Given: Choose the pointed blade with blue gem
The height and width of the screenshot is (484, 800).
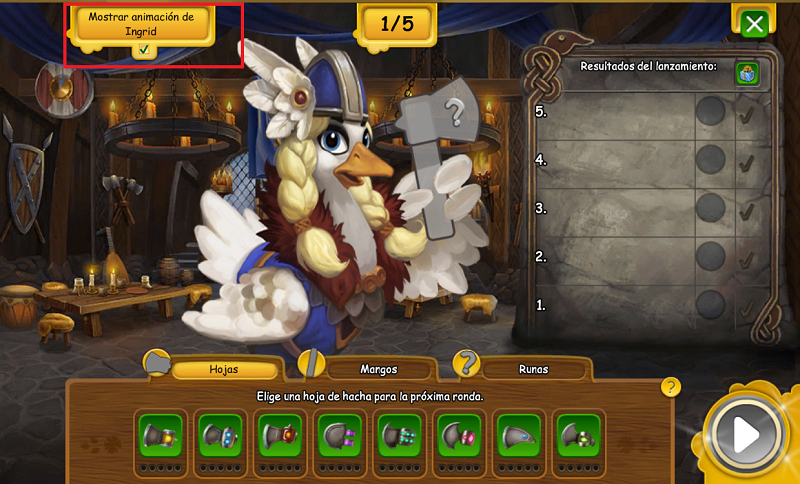Looking at the screenshot, I should (x=519, y=435).
